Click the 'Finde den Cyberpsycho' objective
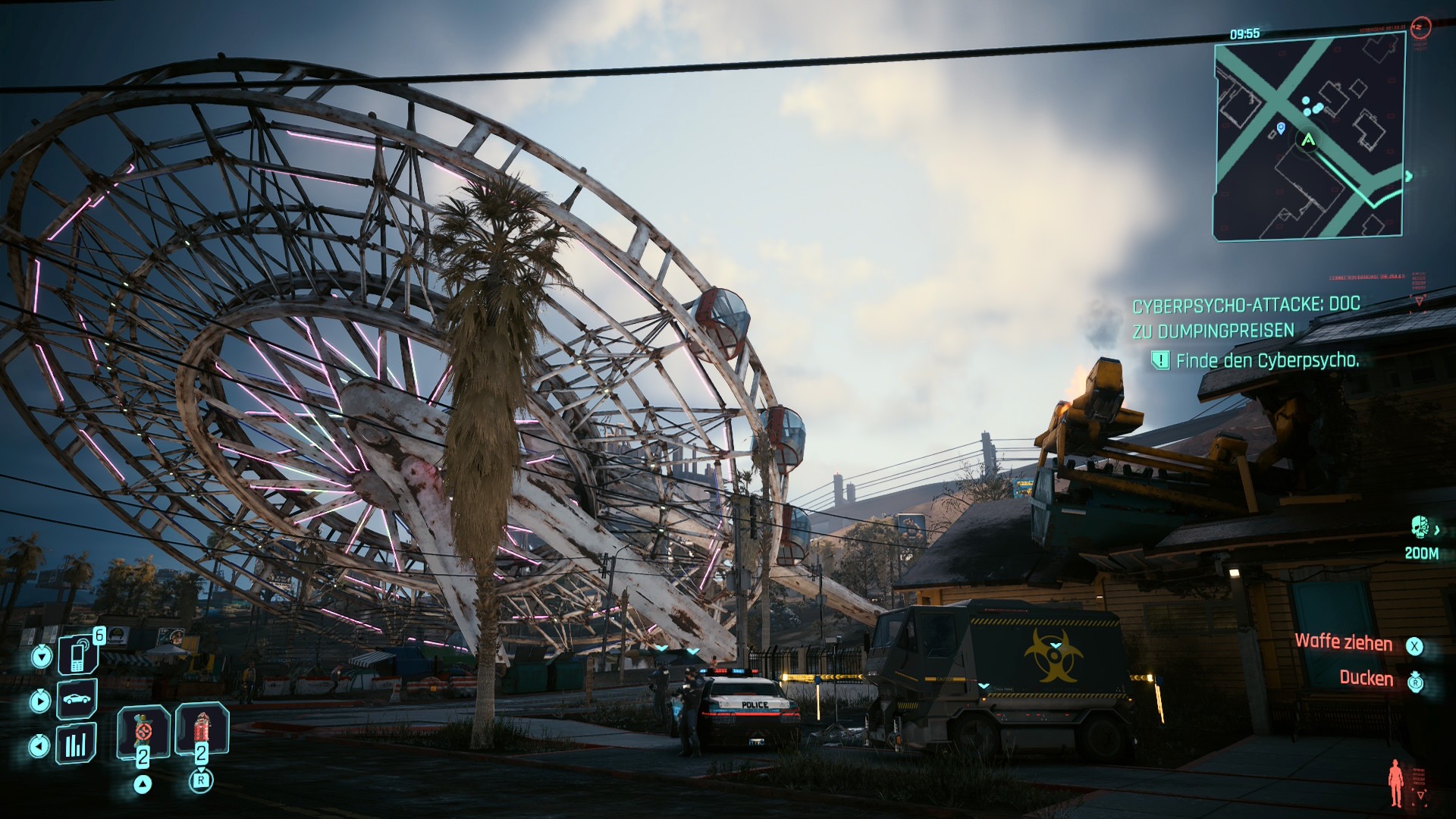1456x819 pixels. (1266, 361)
